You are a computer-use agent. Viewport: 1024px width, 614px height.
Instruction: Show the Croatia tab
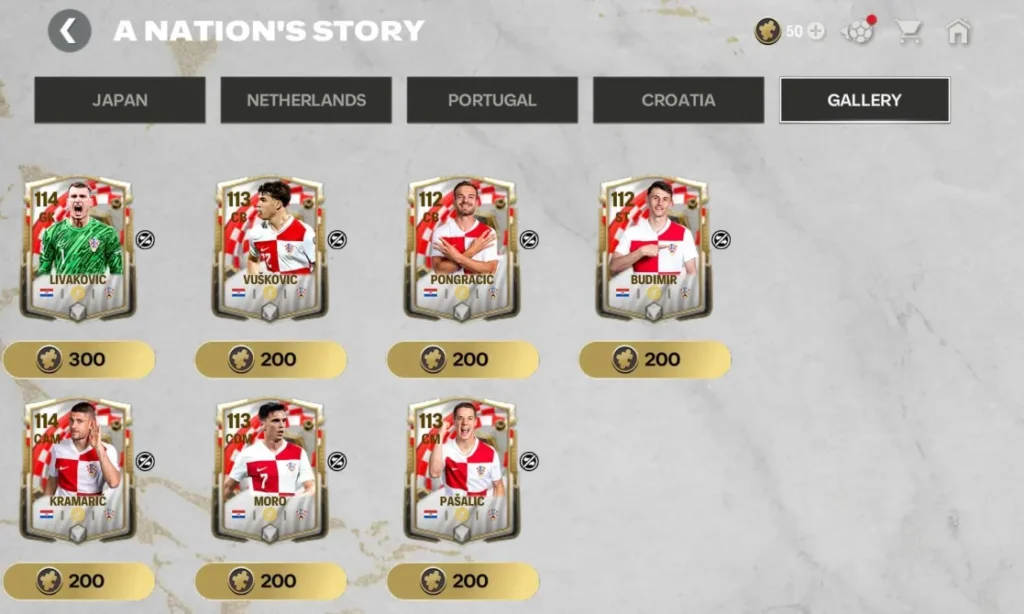[678, 100]
